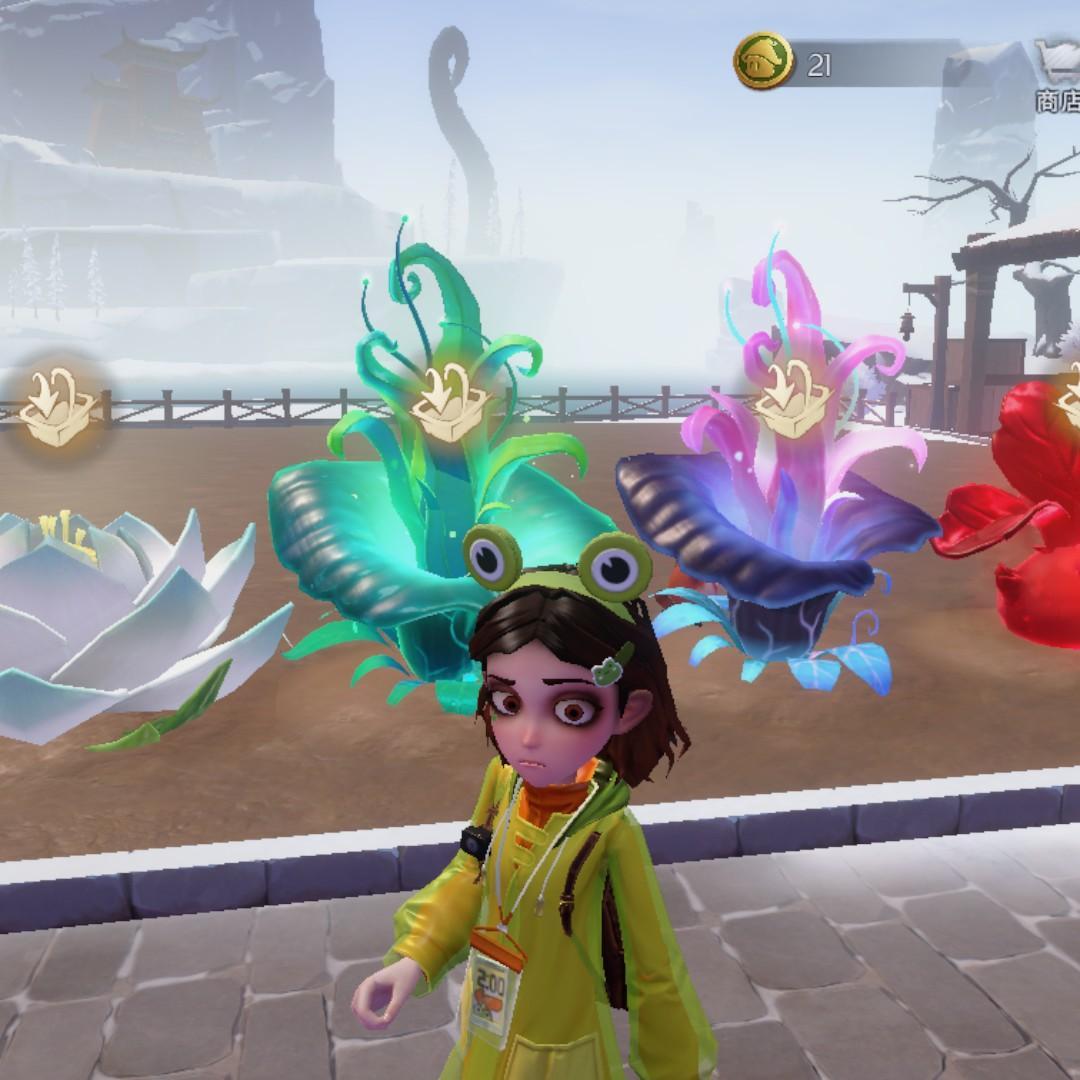Harvest the red flower basket icon
This screenshot has height=1080, width=1080.
[x=1068, y=400]
